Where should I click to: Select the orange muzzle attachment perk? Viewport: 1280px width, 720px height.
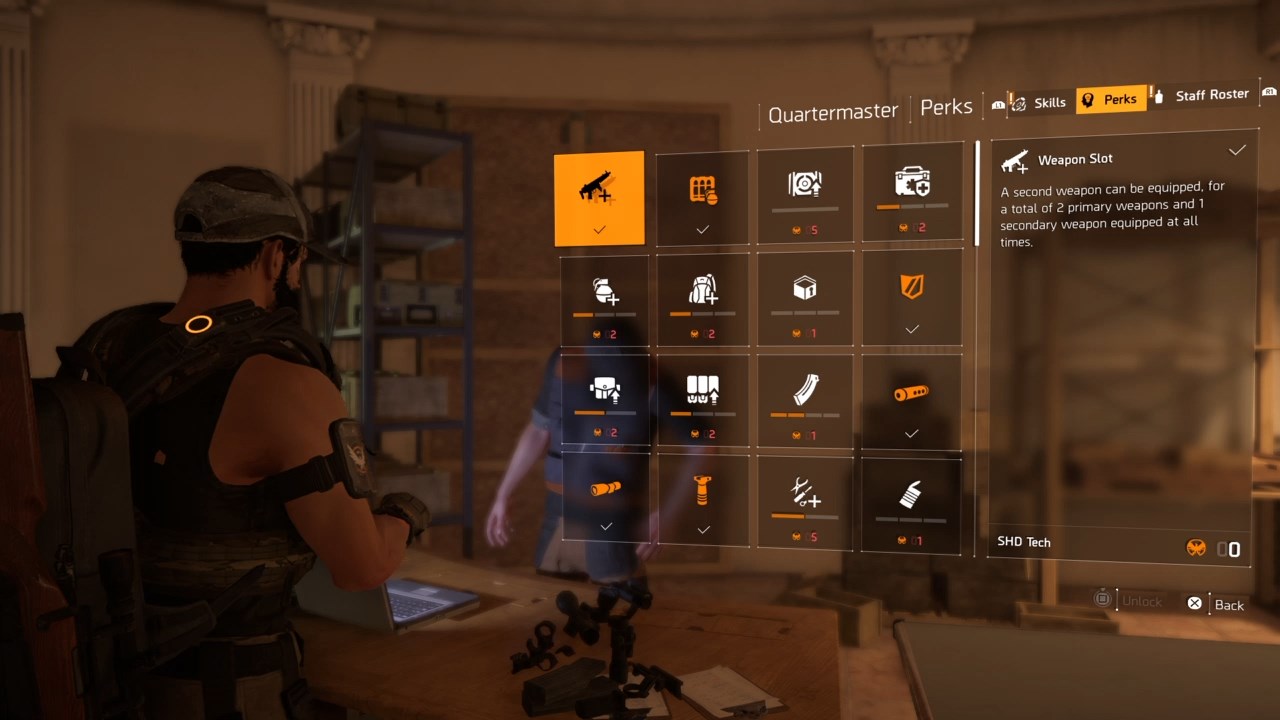click(x=912, y=400)
